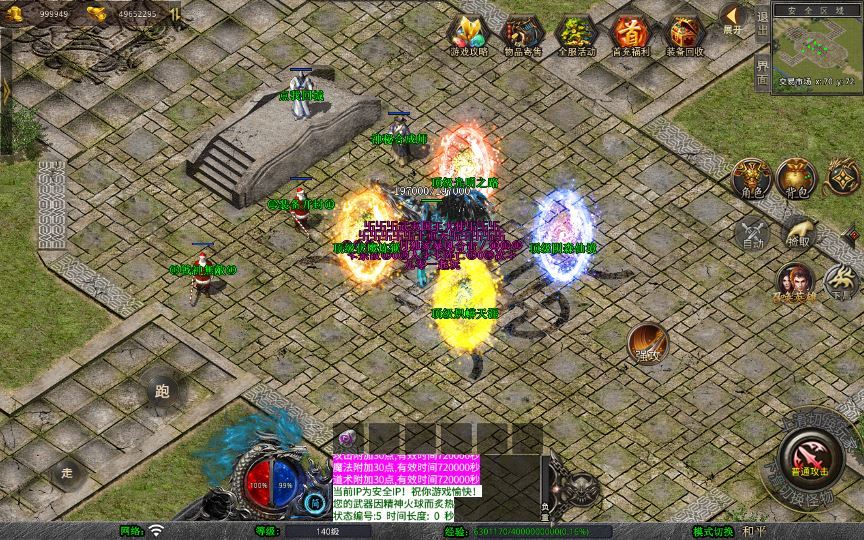The image size is (864, 540).
Task: Switch to 走 walk mode
Action: [69, 471]
